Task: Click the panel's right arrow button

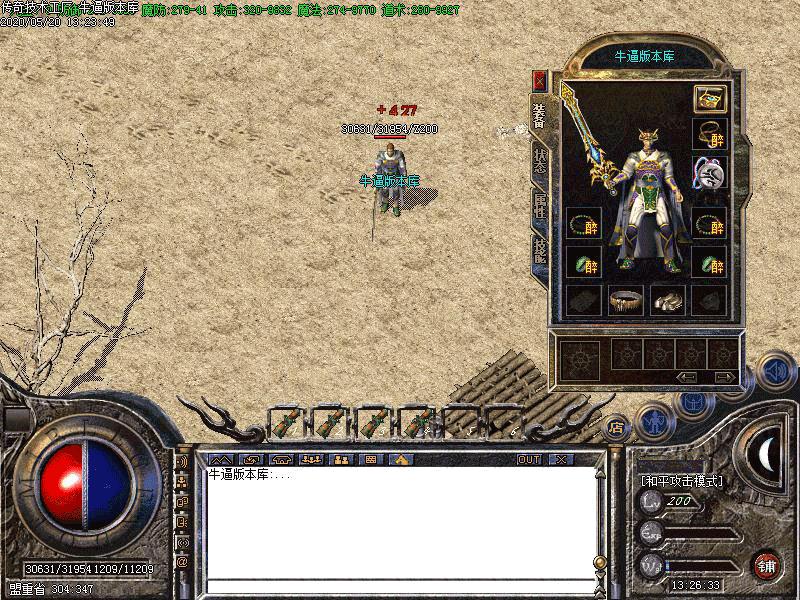Action: (x=724, y=376)
